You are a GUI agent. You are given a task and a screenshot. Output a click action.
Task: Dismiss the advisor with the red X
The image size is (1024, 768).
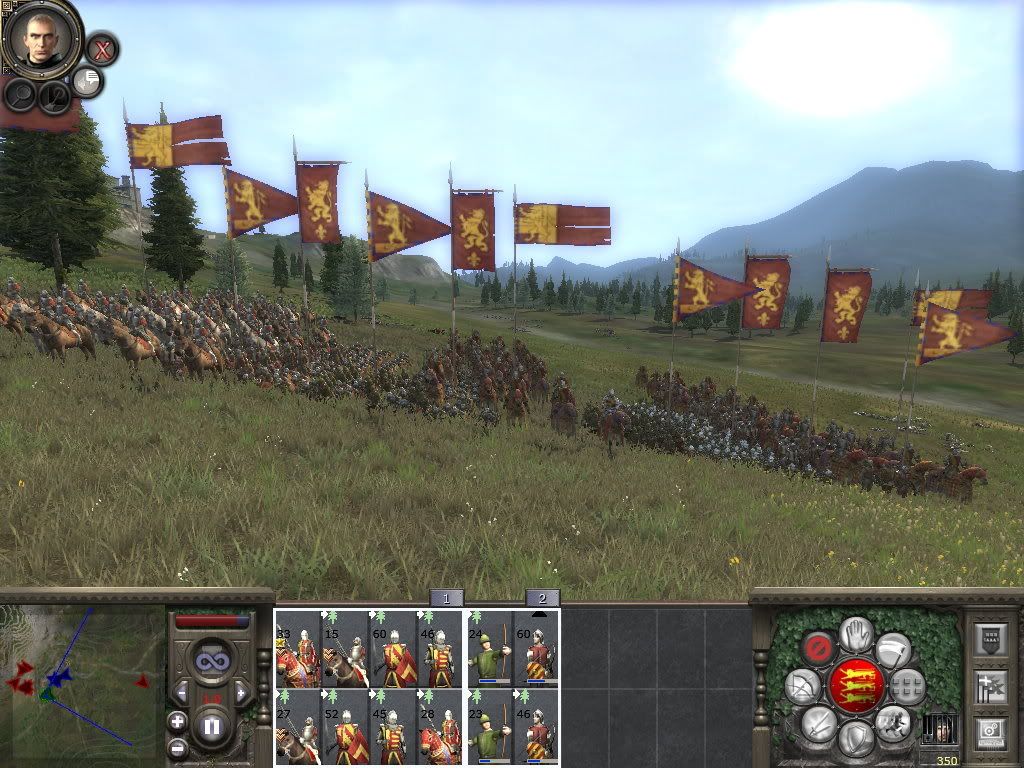[101, 48]
